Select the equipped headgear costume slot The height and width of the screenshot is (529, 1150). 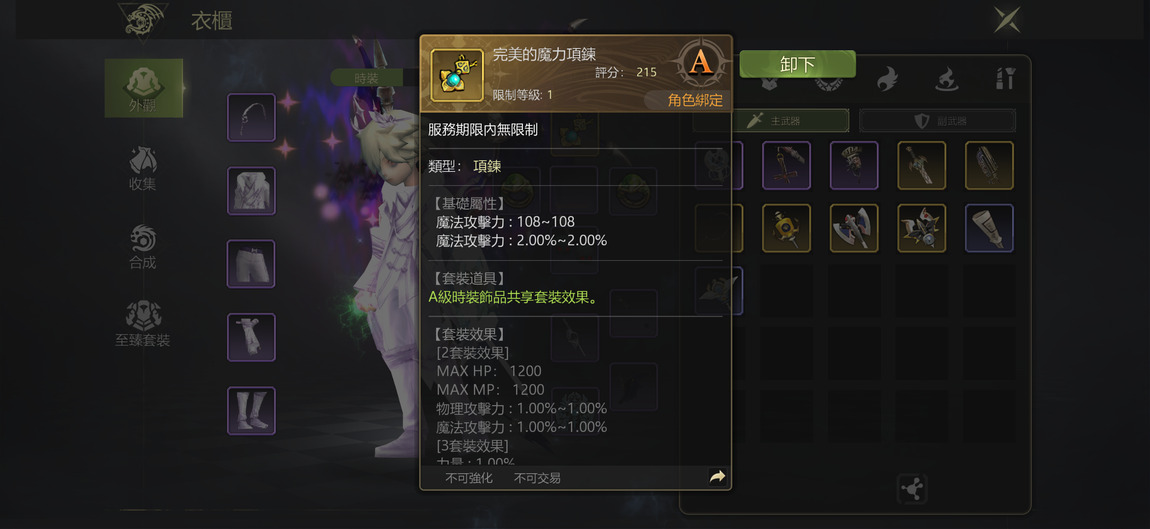point(251,117)
